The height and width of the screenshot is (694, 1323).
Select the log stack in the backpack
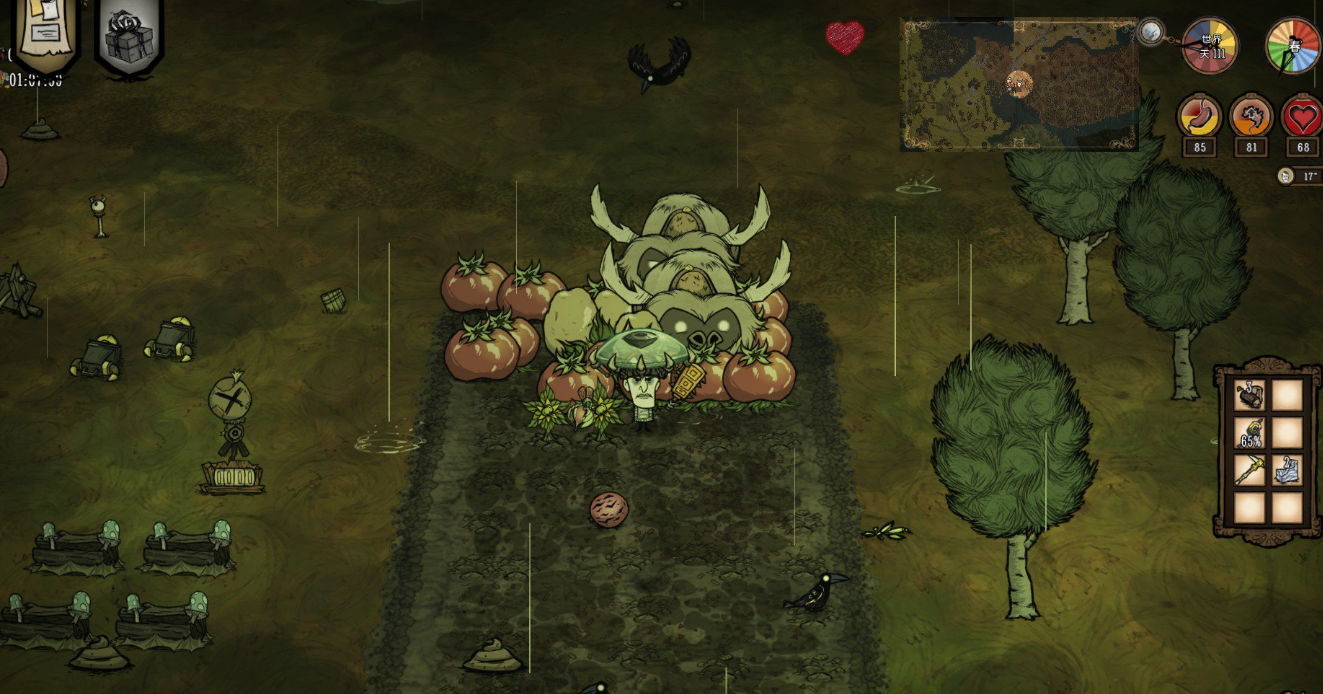pos(1250,396)
